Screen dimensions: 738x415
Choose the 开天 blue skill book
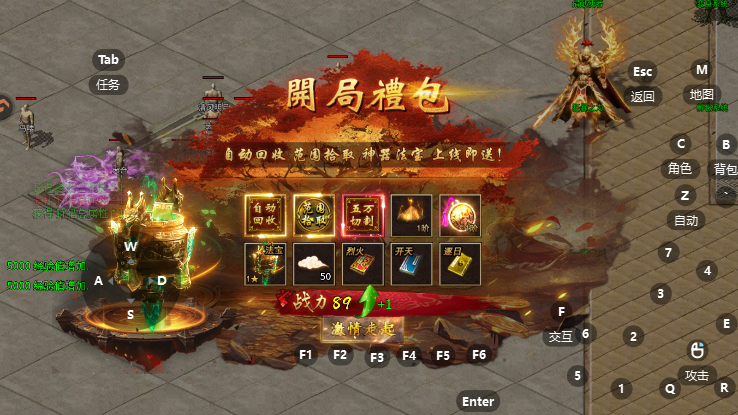(411, 263)
